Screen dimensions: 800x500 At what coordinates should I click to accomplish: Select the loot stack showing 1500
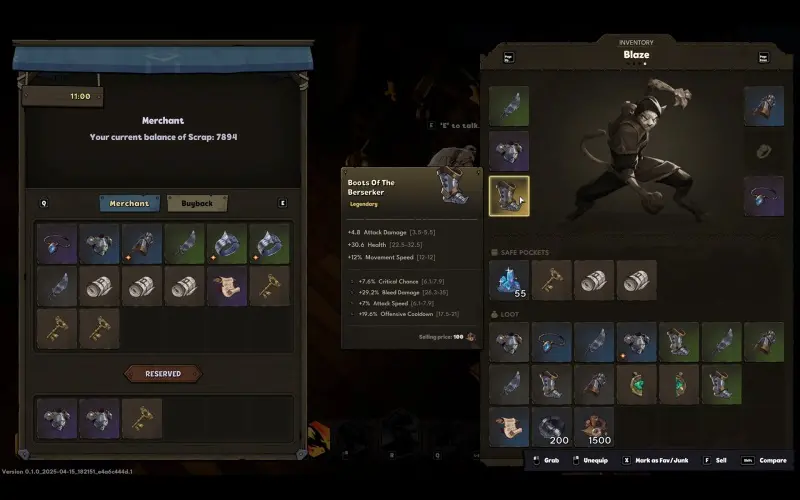coord(594,426)
